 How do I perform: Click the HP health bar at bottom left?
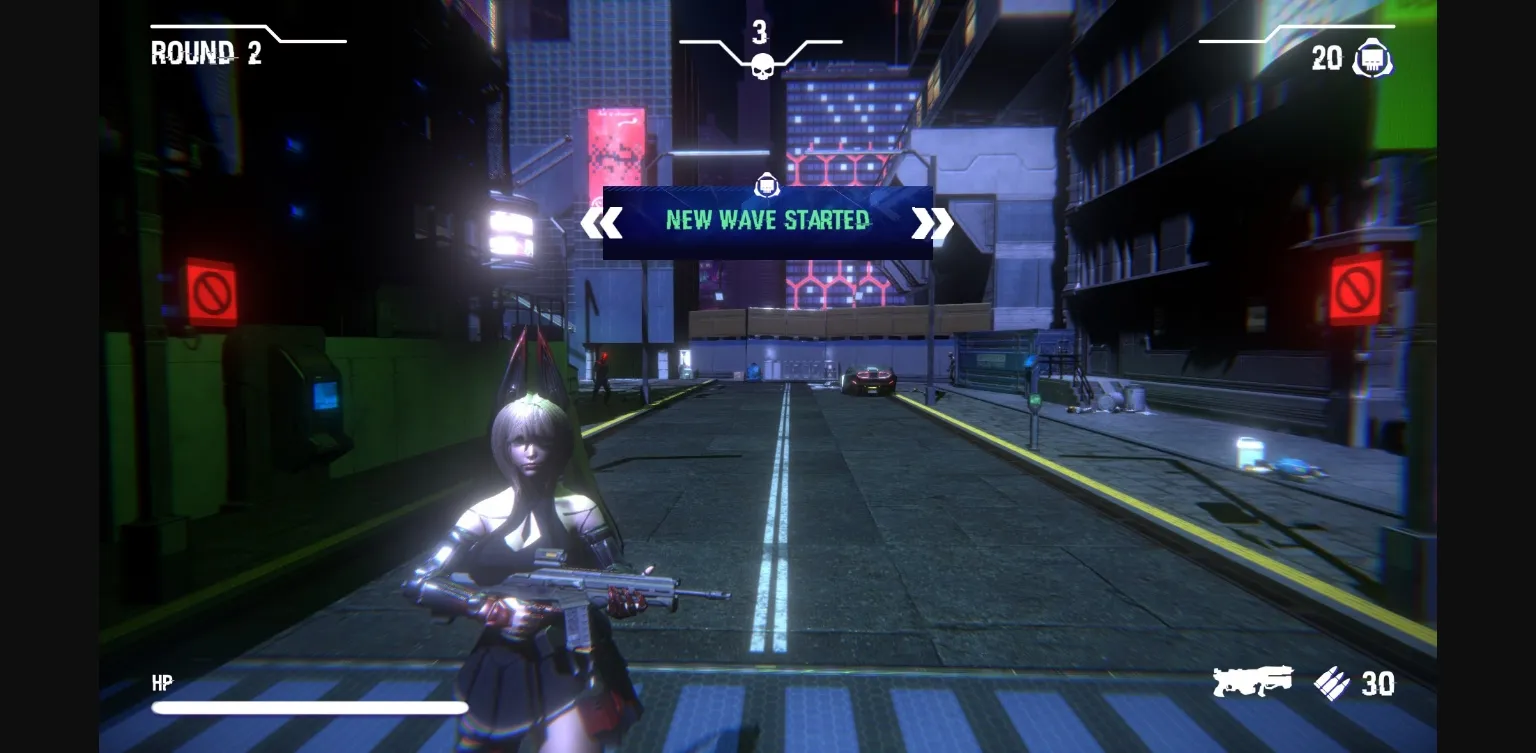point(310,707)
